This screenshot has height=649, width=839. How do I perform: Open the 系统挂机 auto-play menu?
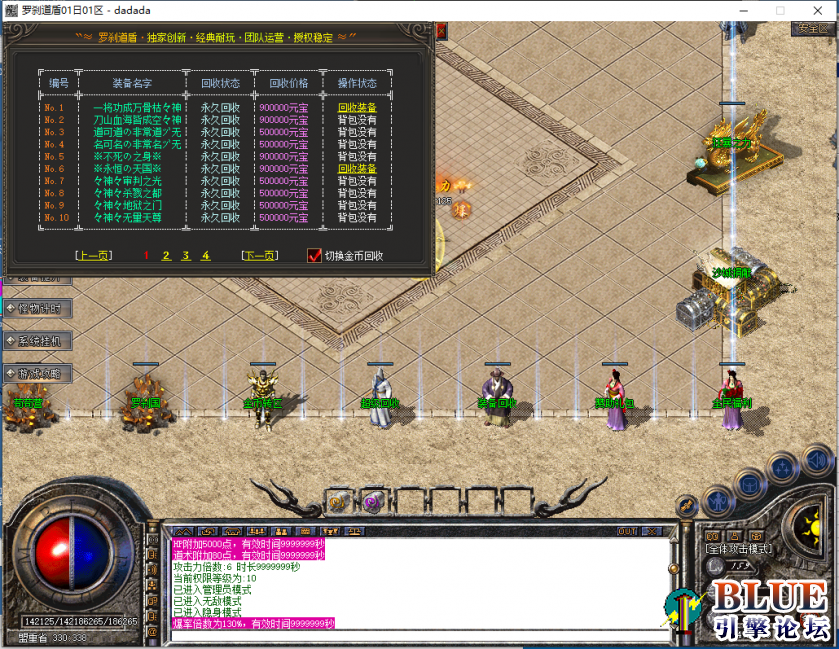click(38, 341)
